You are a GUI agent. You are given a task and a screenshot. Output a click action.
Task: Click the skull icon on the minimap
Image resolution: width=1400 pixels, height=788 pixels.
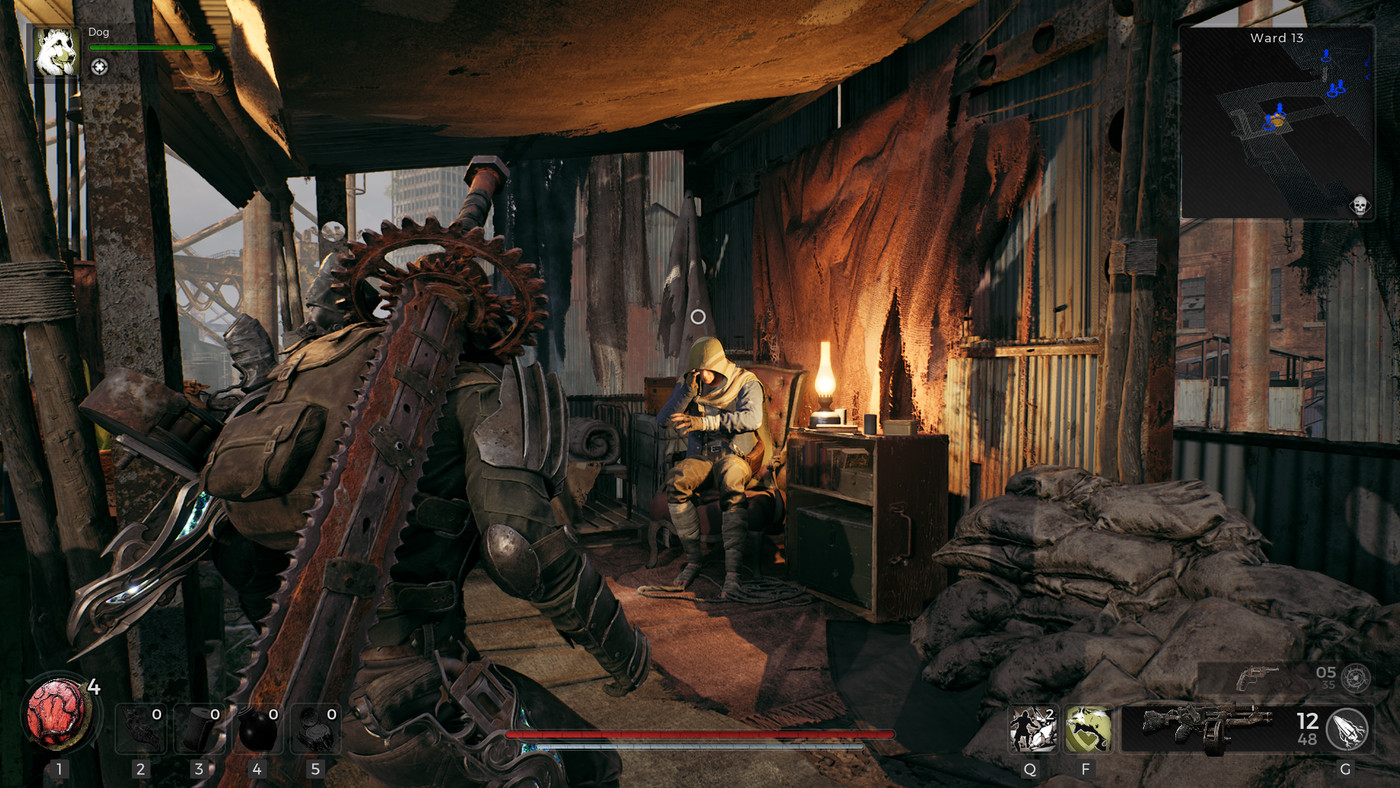1359,205
